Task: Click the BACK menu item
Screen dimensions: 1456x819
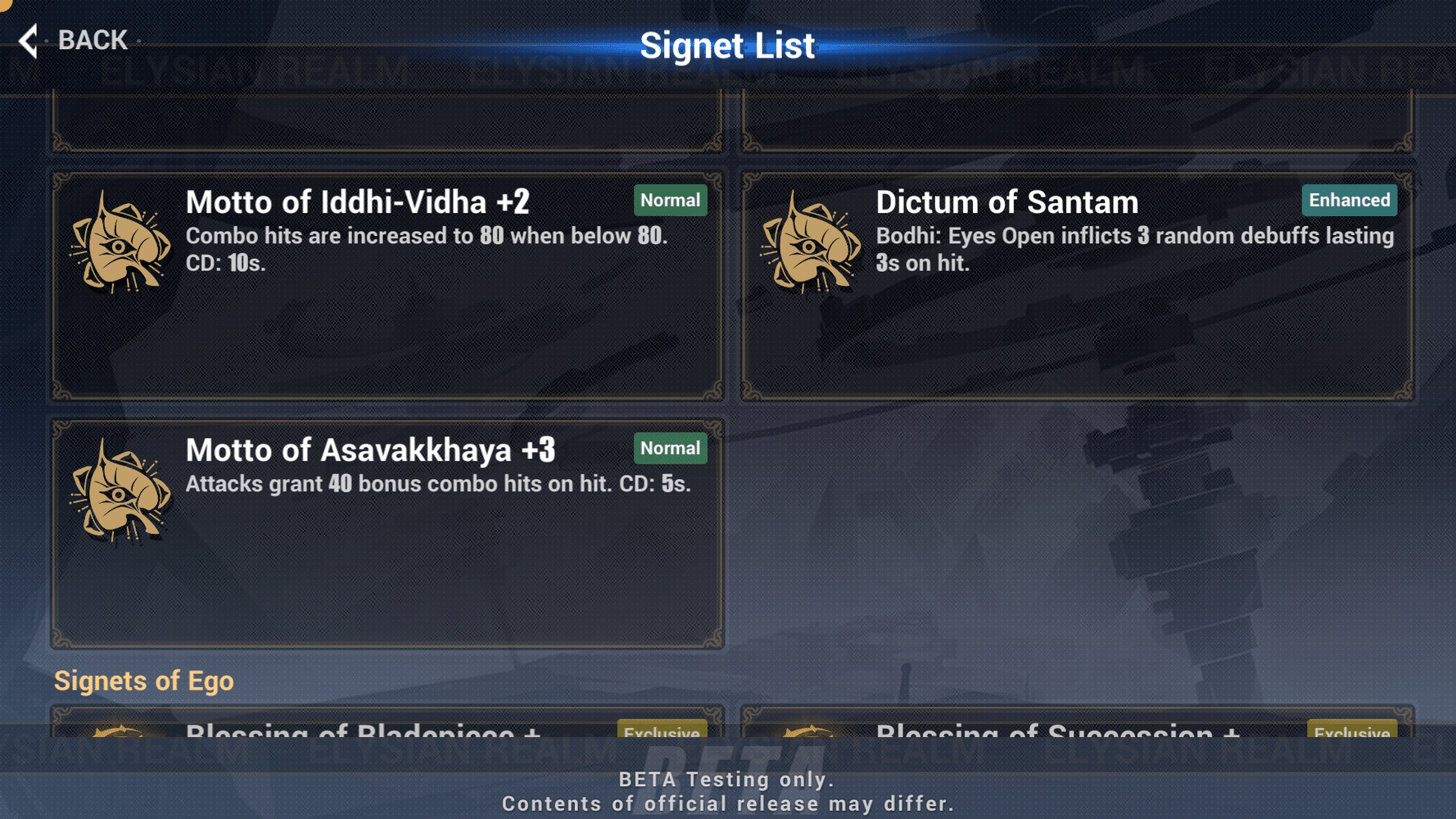Action: (x=92, y=39)
